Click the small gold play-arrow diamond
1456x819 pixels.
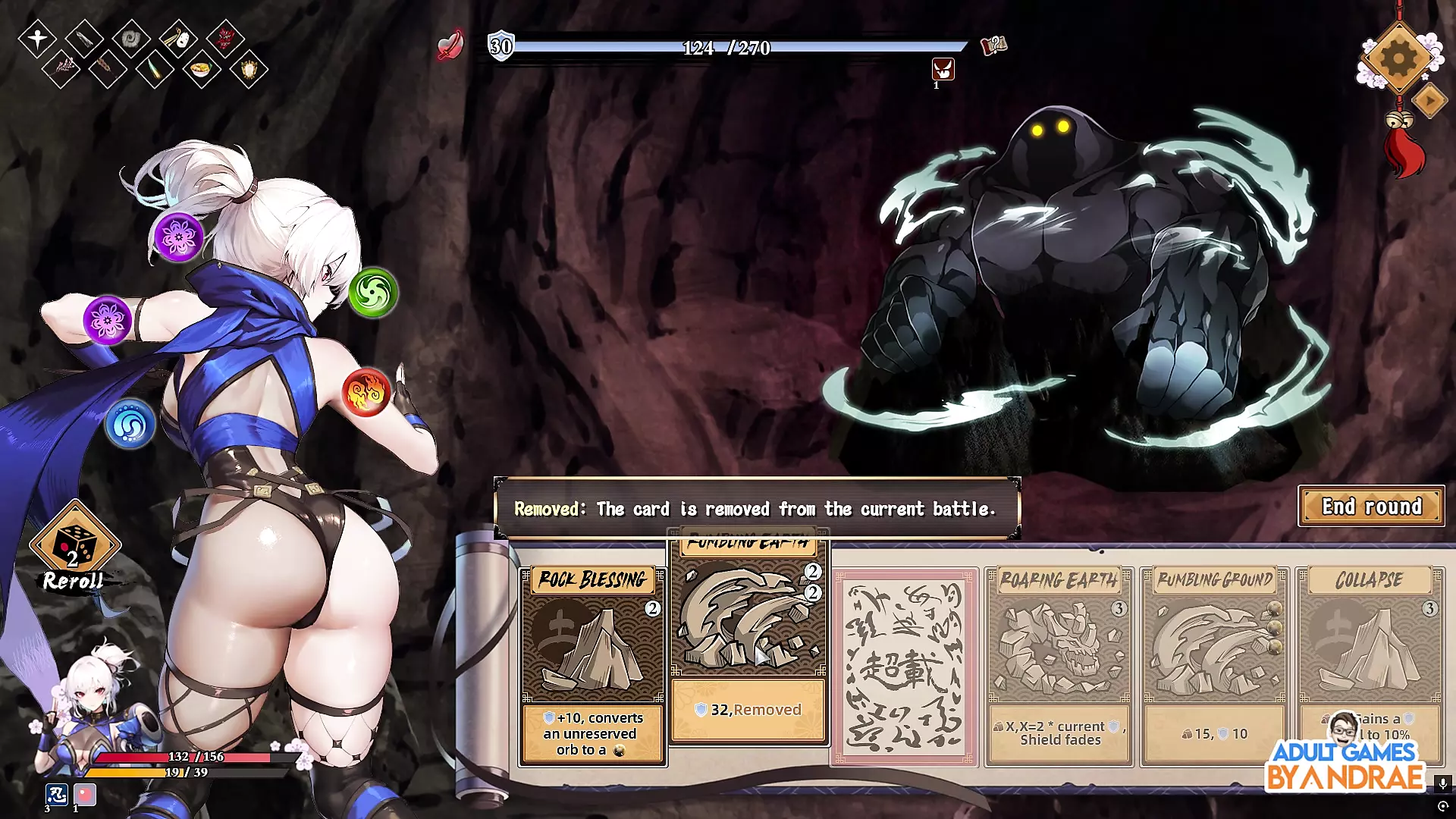point(1430,100)
